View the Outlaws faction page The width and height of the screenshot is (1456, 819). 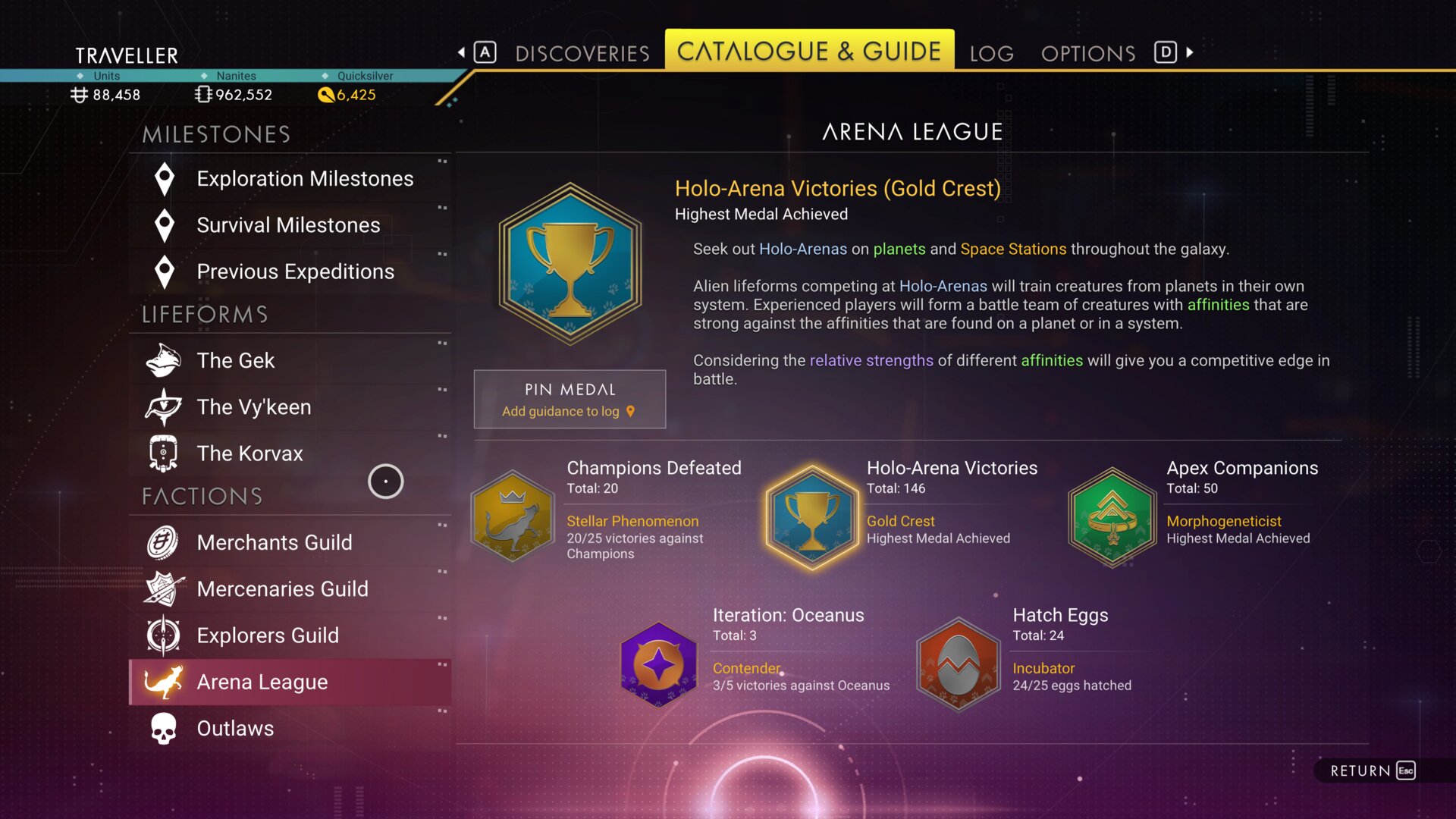(x=235, y=728)
